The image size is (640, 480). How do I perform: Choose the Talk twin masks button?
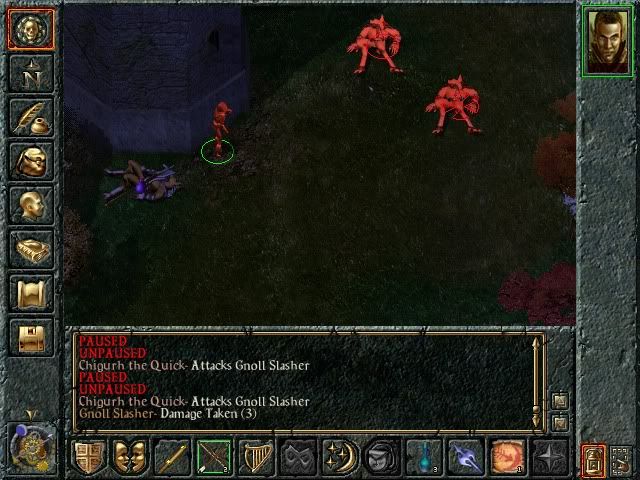pos(130,457)
